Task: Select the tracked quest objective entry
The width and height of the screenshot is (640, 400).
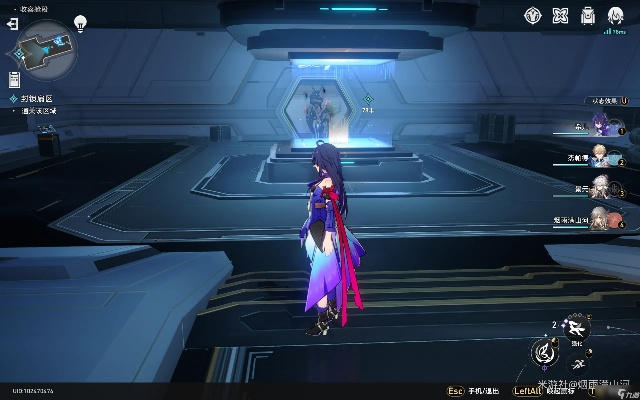Action: pyautogui.click(x=36, y=99)
